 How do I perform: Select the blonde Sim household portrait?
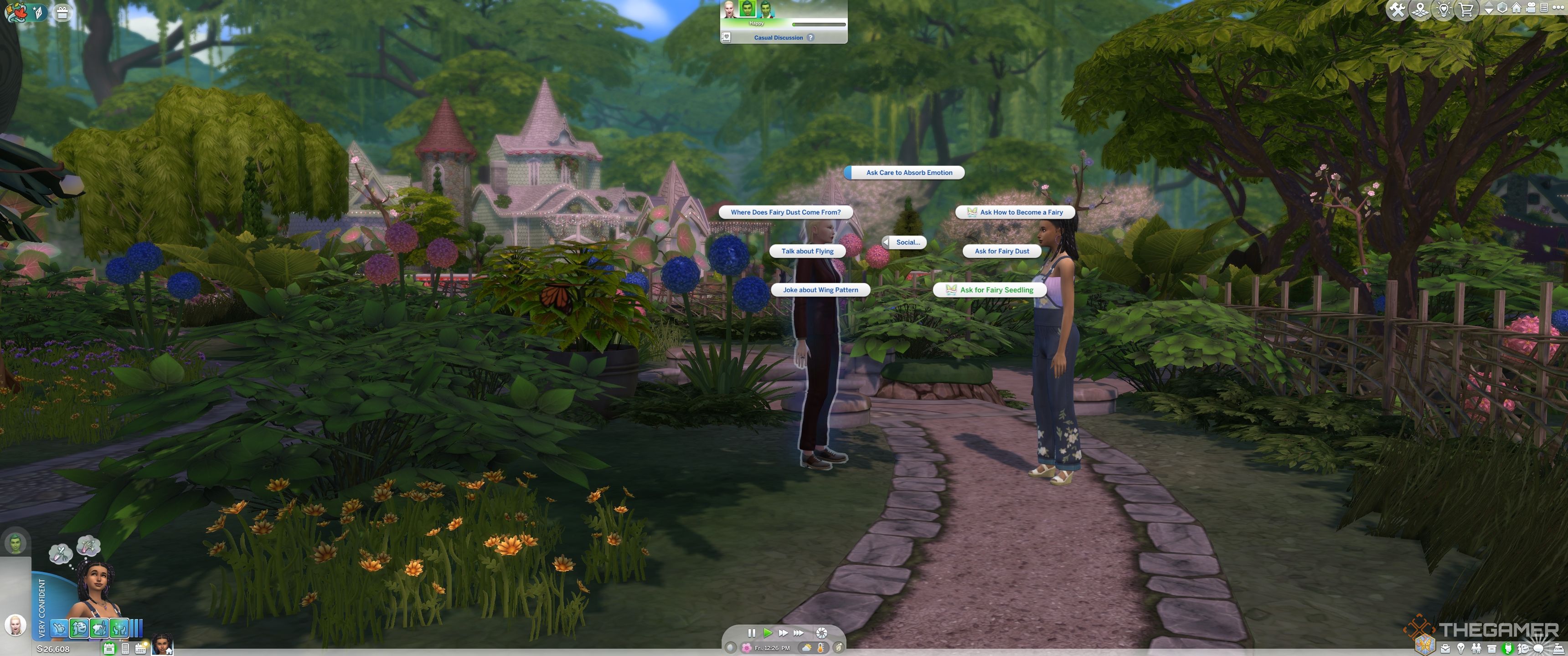point(15,625)
